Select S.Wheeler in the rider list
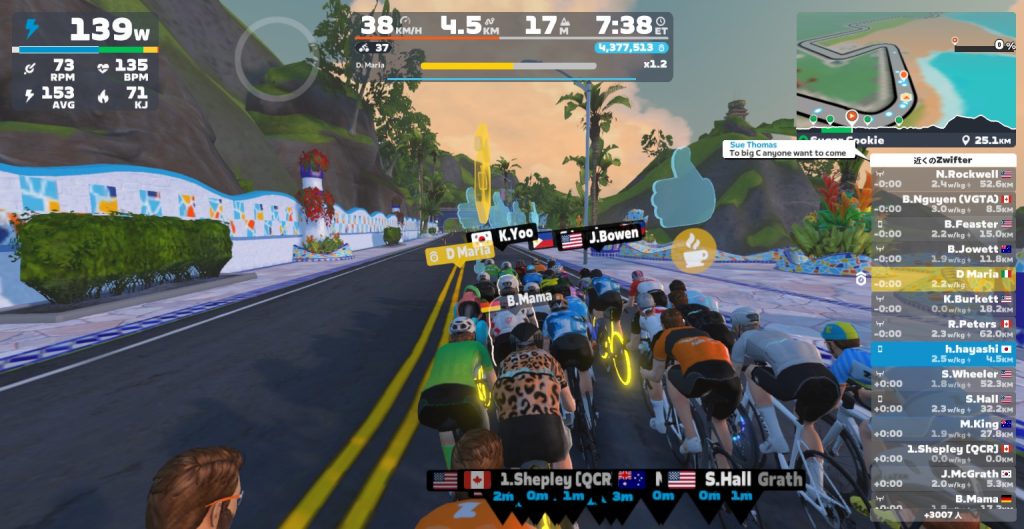This screenshot has height=529, width=1024. pyautogui.click(x=943, y=379)
